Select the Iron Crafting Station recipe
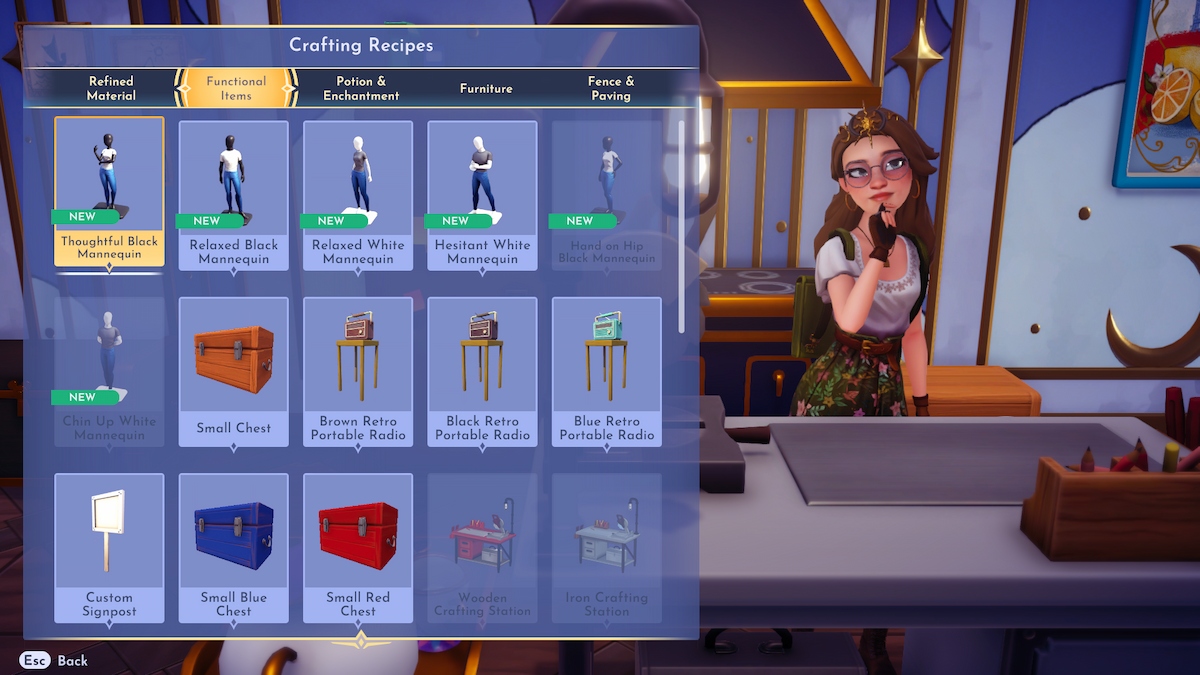The height and width of the screenshot is (675, 1200). 607,547
